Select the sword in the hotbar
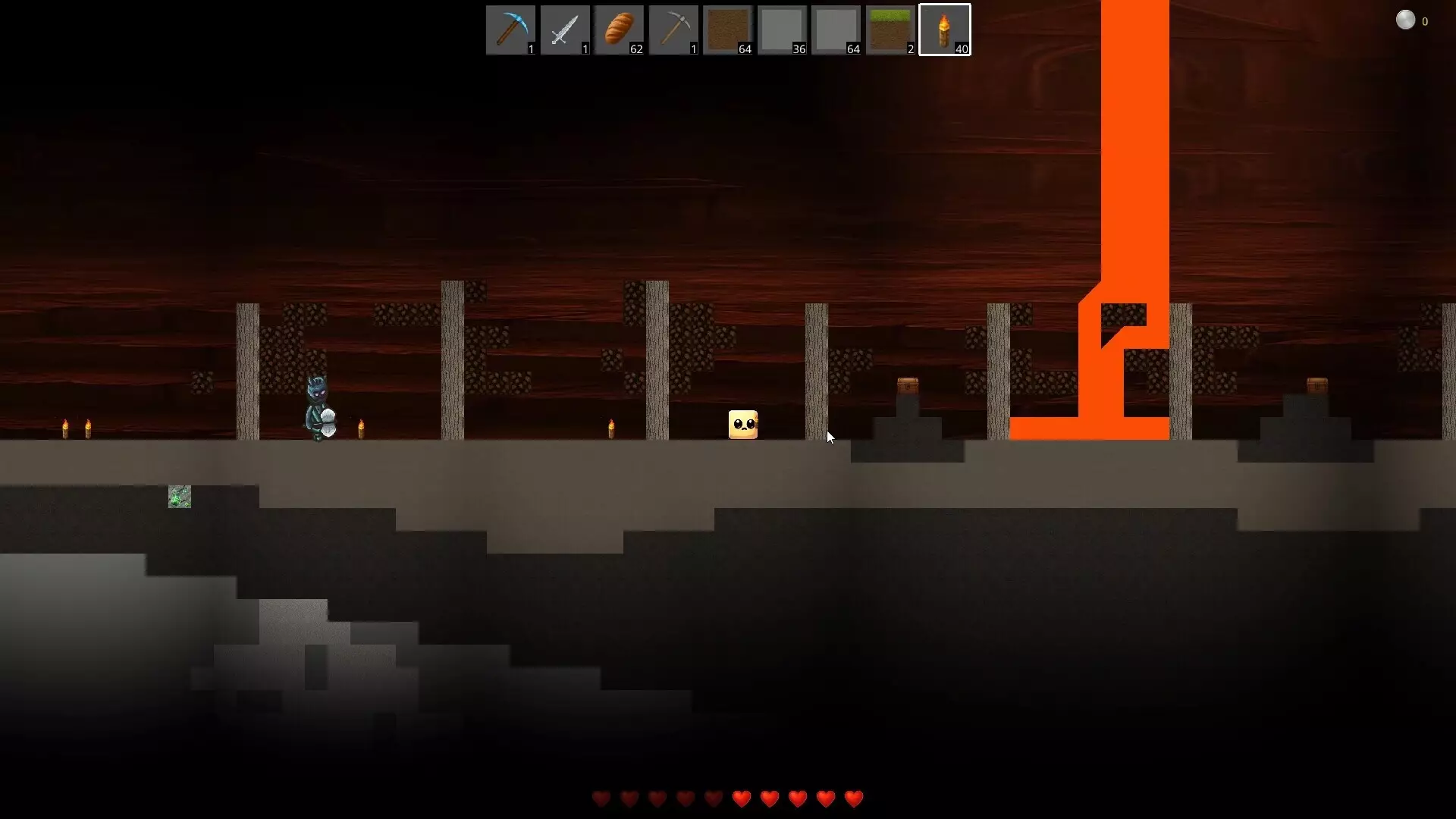Viewport: 1456px width, 819px height. (x=564, y=30)
